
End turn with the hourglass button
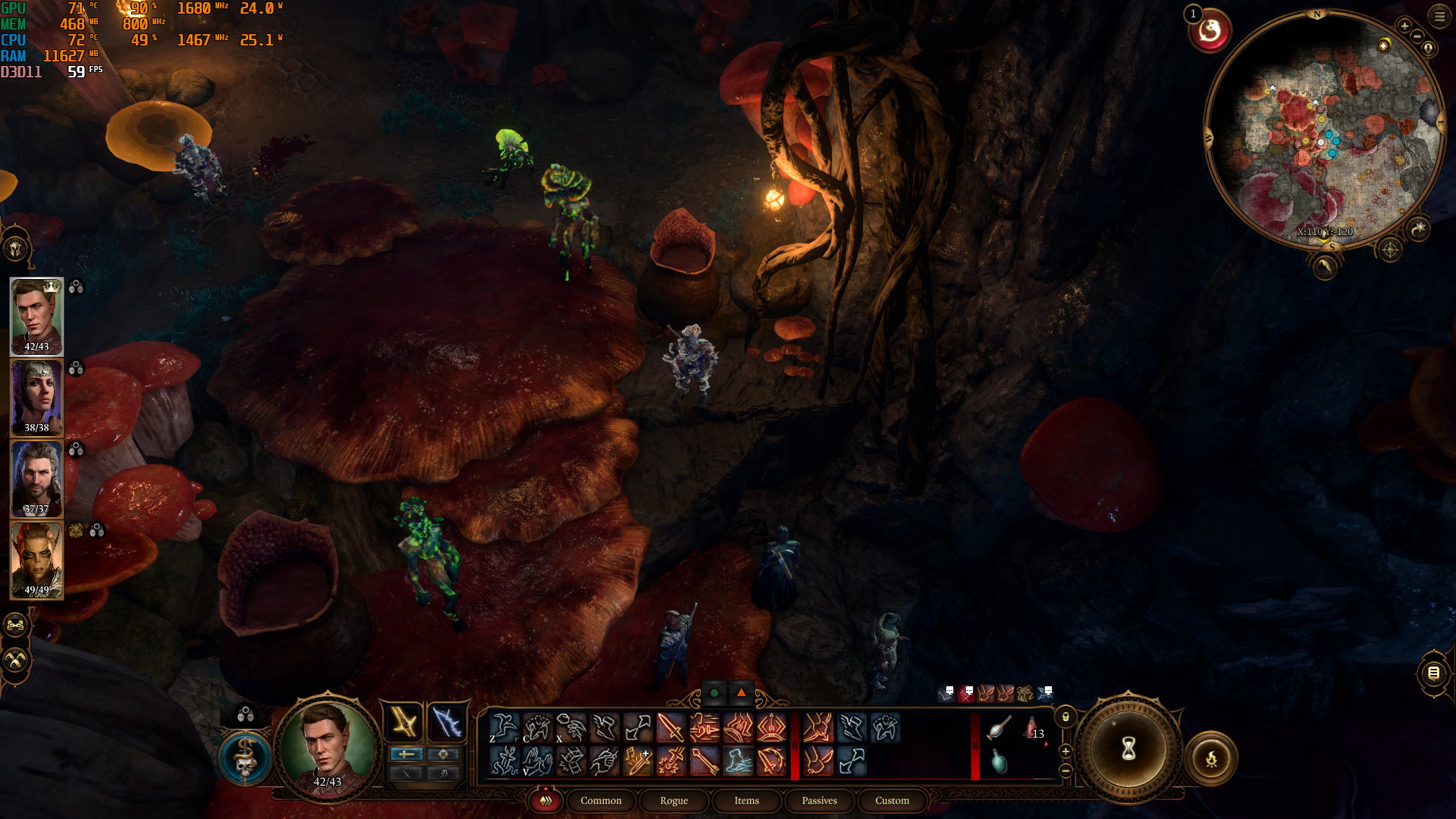point(1128,750)
